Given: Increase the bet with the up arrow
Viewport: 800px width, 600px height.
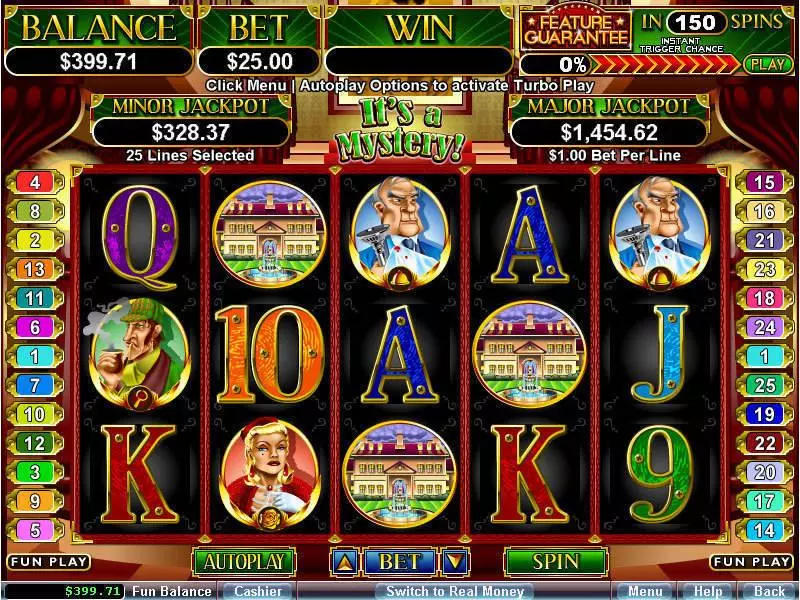Looking at the screenshot, I should 342,562.
